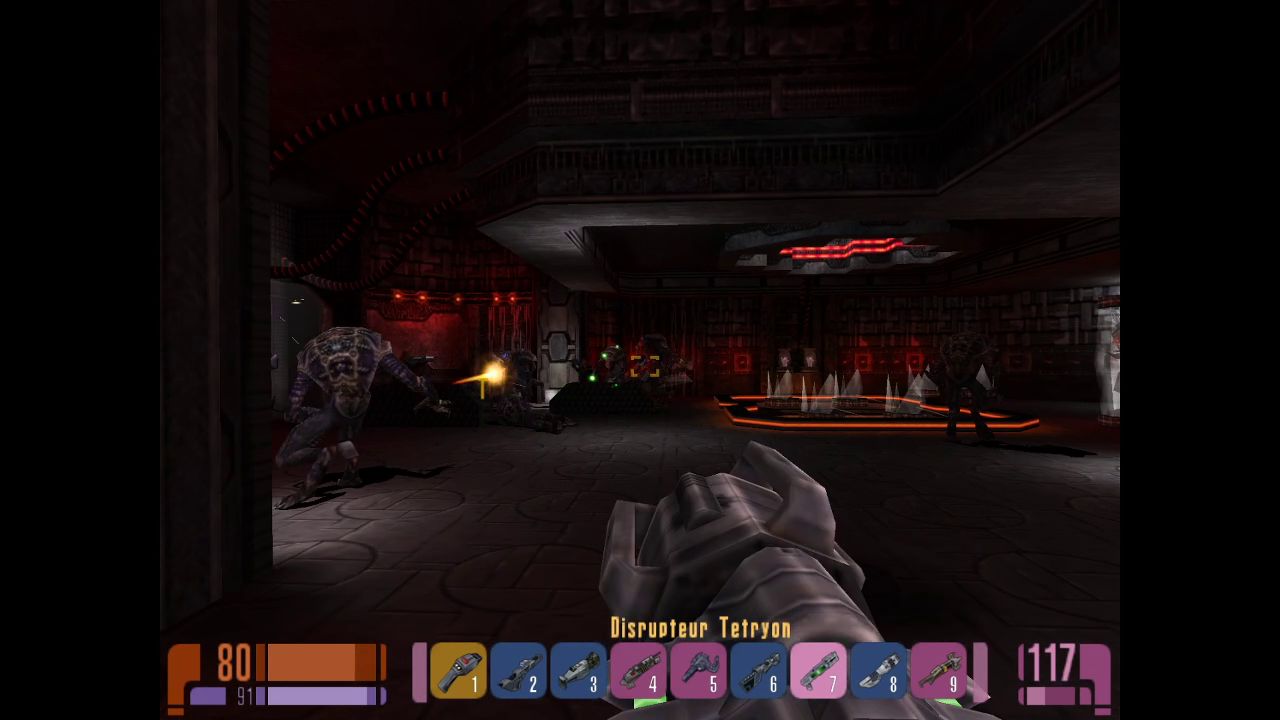Switch to the weapon in slot 3

[x=578, y=670]
